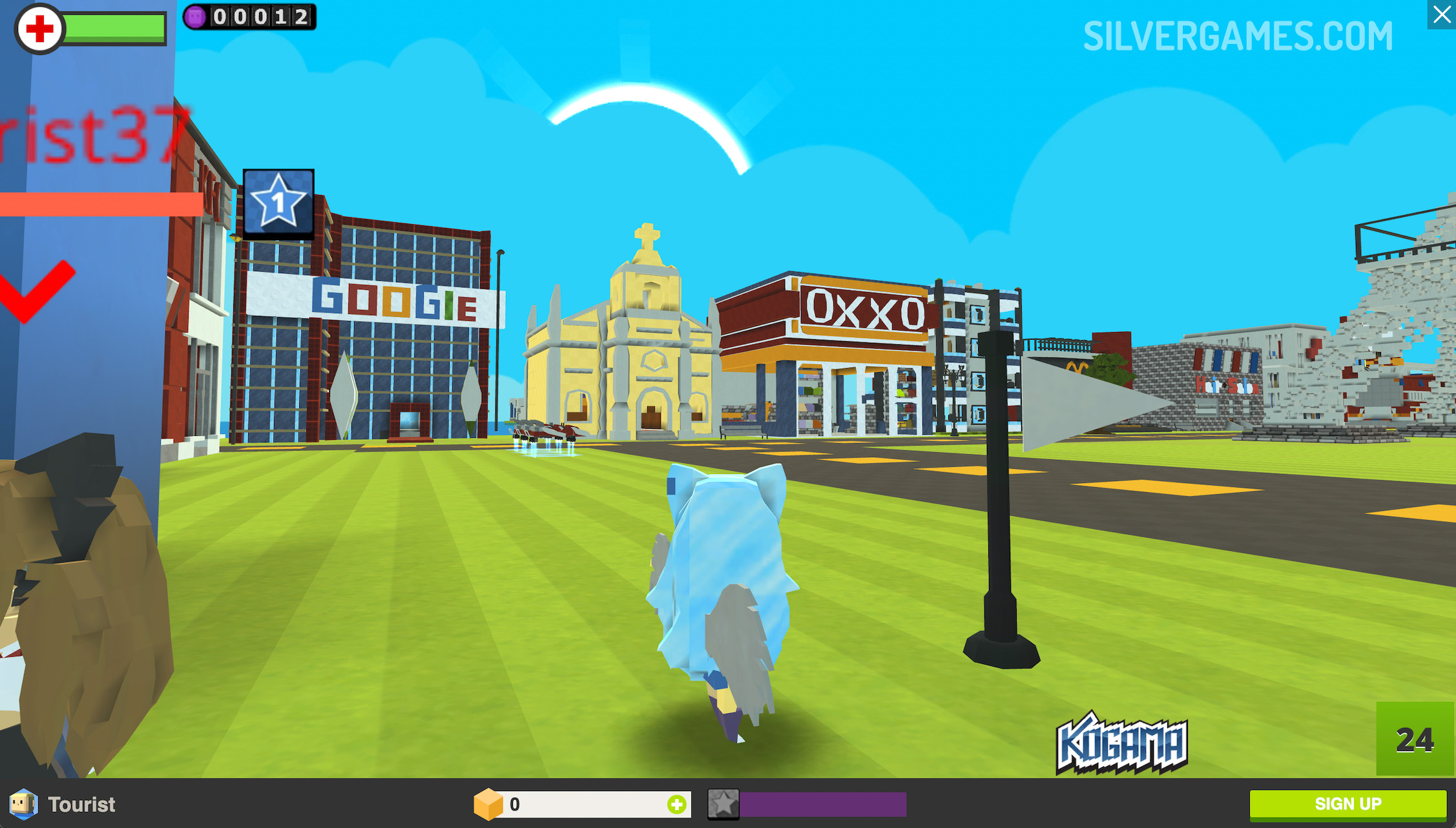Click the Kogama logo
The image size is (1456, 828).
[1121, 743]
